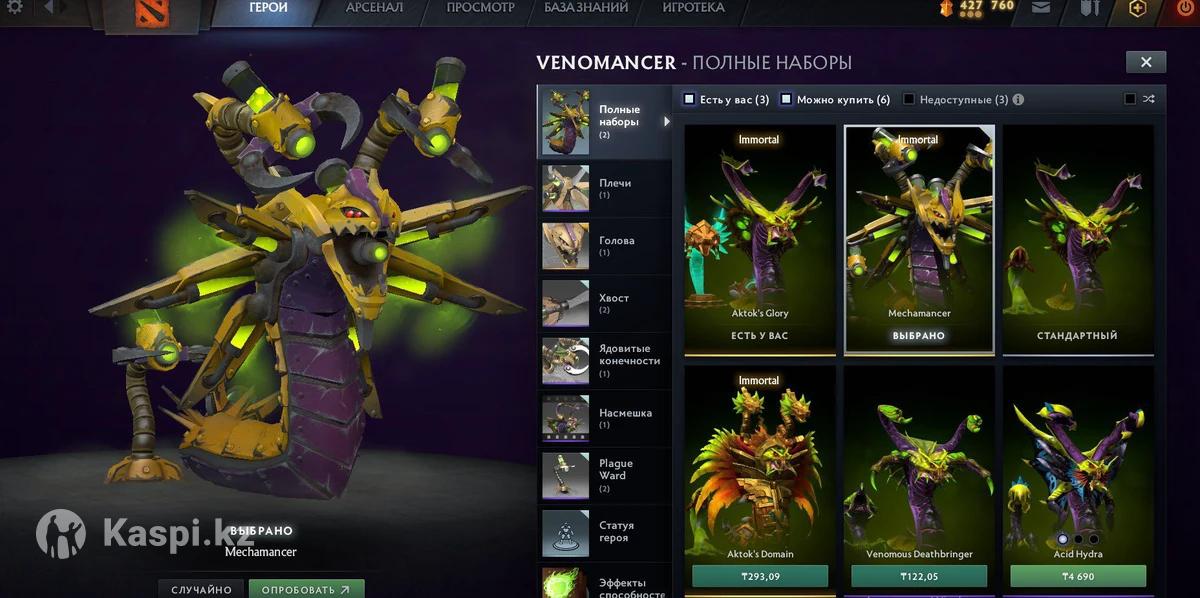Choose the Mechamancer set card
This screenshot has width=1200, height=598.
(919, 238)
